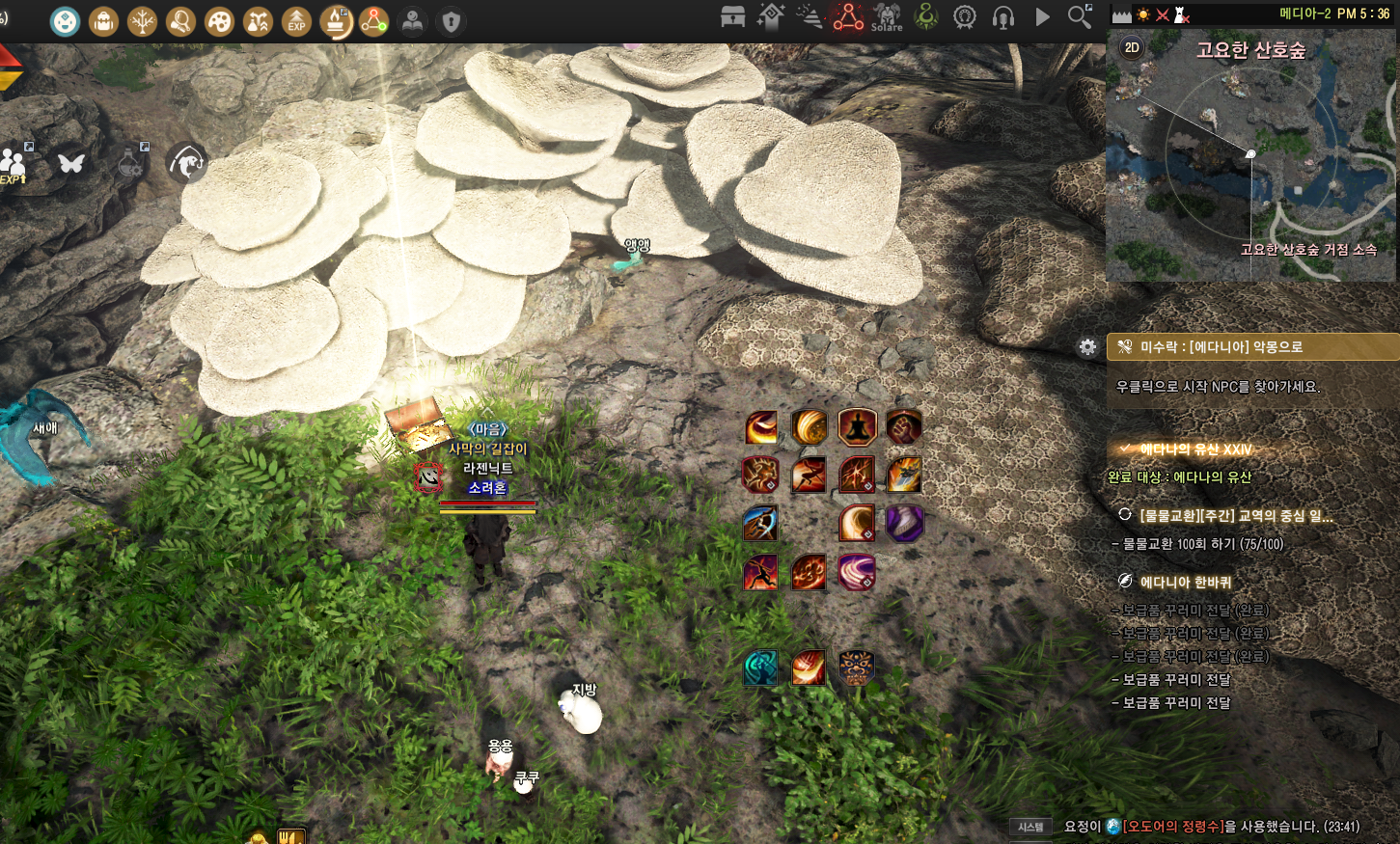The width and height of the screenshot is (1400, 844).
Task: Switch minimap with the 2D button
Action: (x=1132, y=47)
